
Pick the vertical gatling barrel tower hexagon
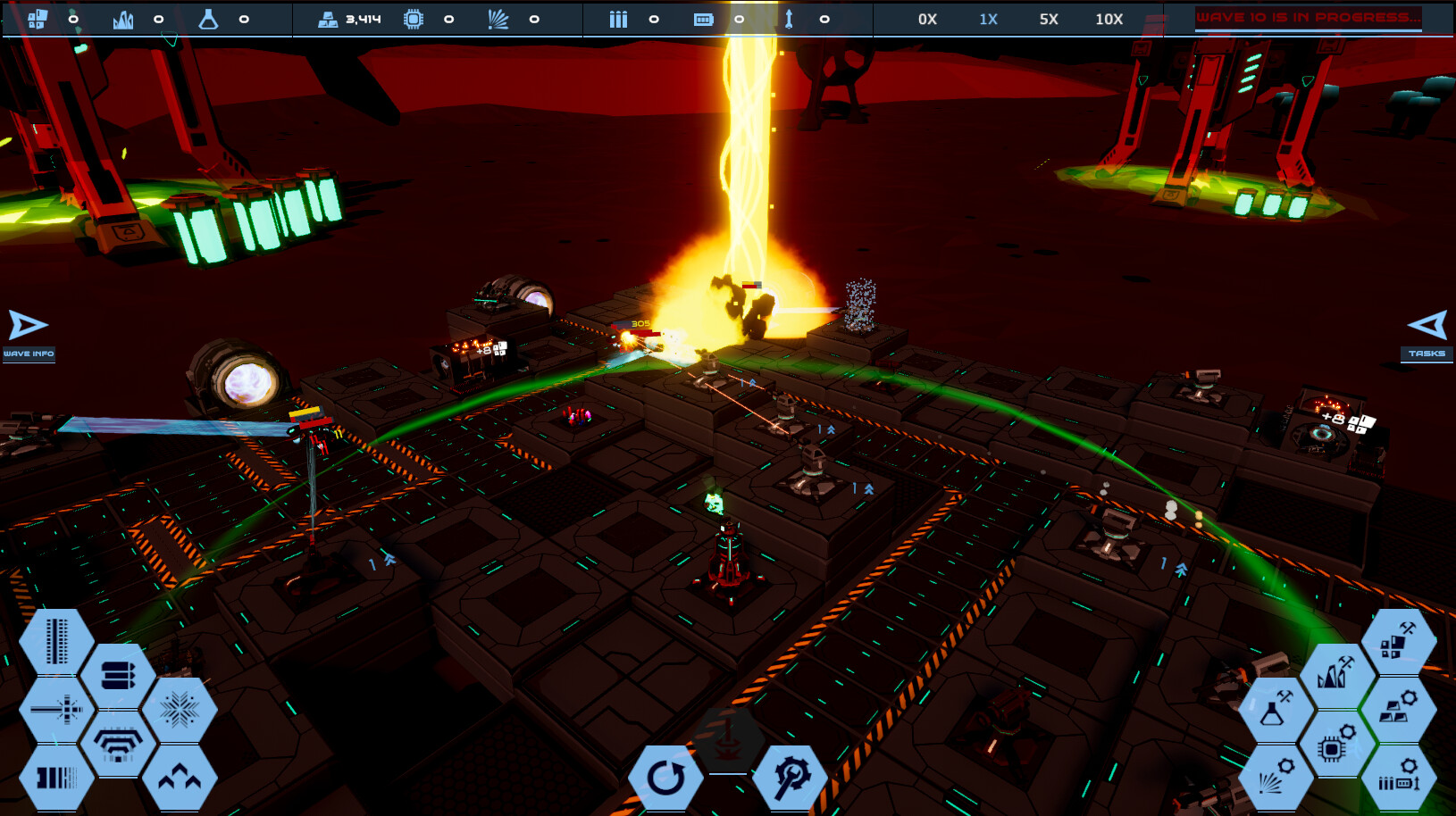56,642
